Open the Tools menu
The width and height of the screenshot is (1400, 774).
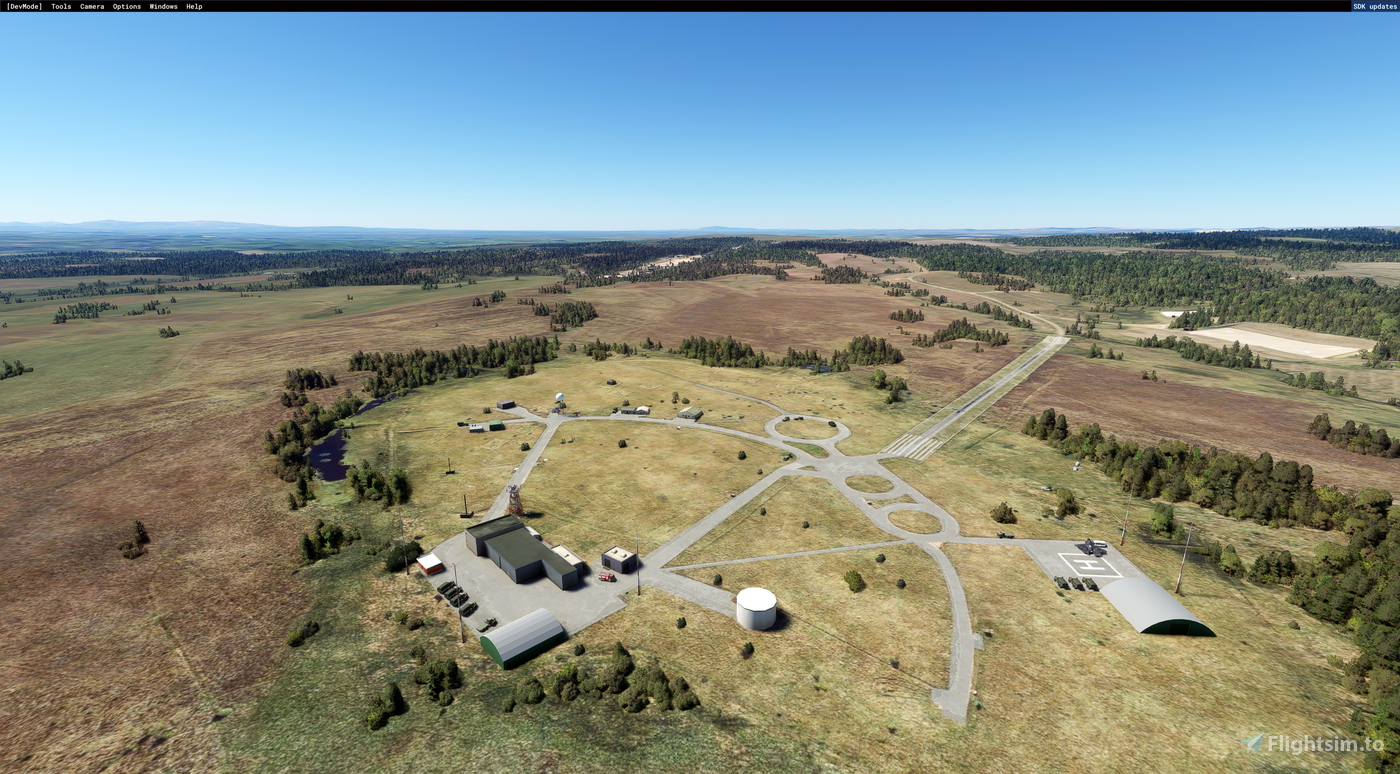(59, 6)
